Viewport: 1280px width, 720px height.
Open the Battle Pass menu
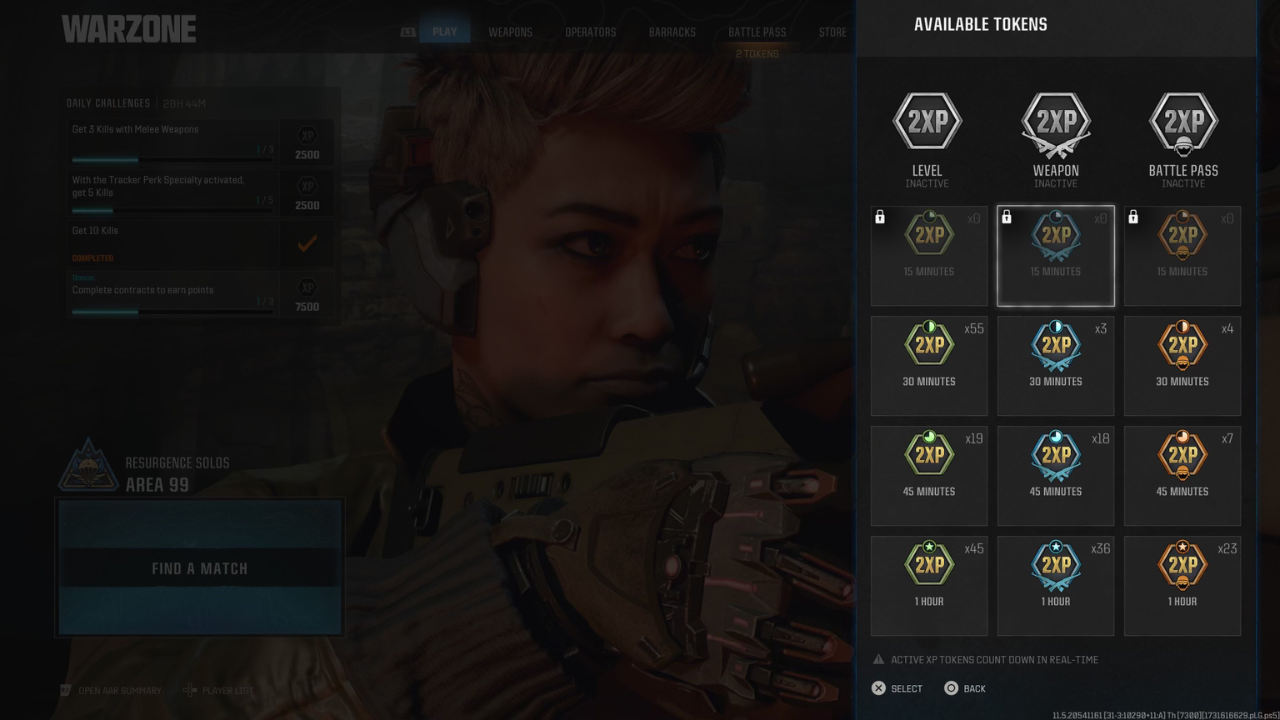pyautogui.click(x=756, y=31)
